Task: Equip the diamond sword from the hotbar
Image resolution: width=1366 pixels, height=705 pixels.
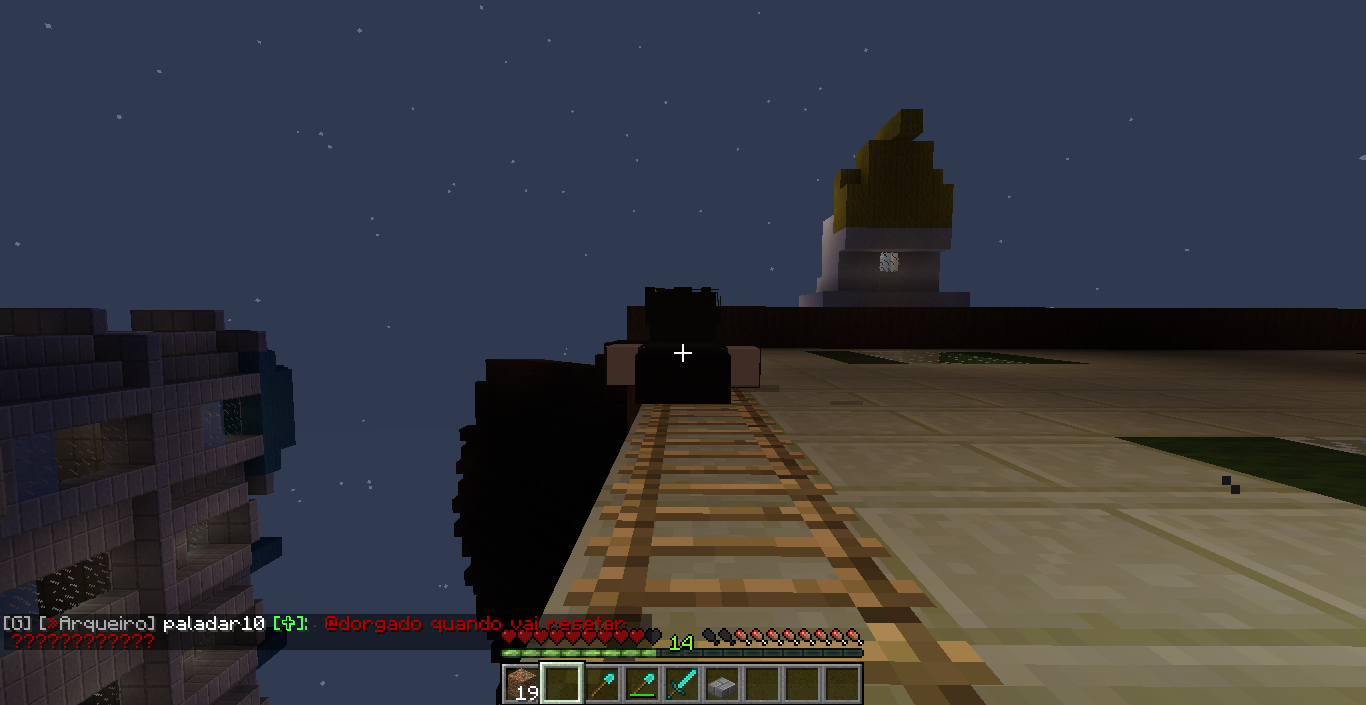Action: (681, 684)
